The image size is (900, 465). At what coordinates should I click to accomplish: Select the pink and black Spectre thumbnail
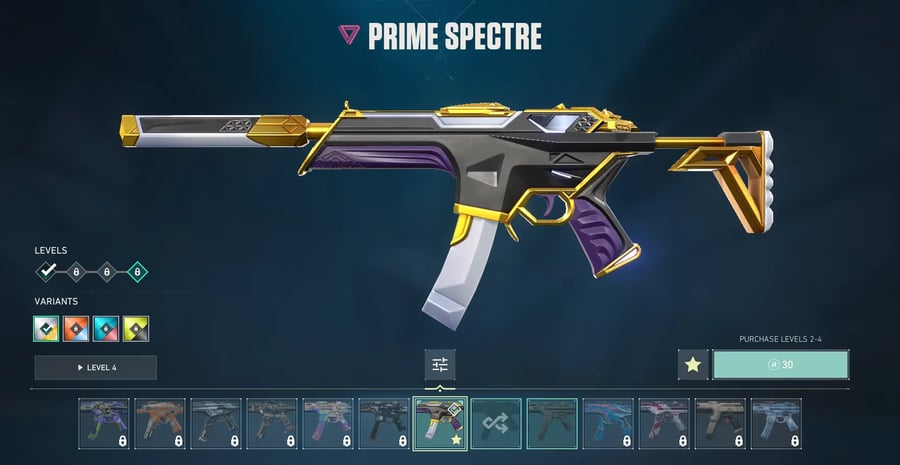click(x=664, y=423)
